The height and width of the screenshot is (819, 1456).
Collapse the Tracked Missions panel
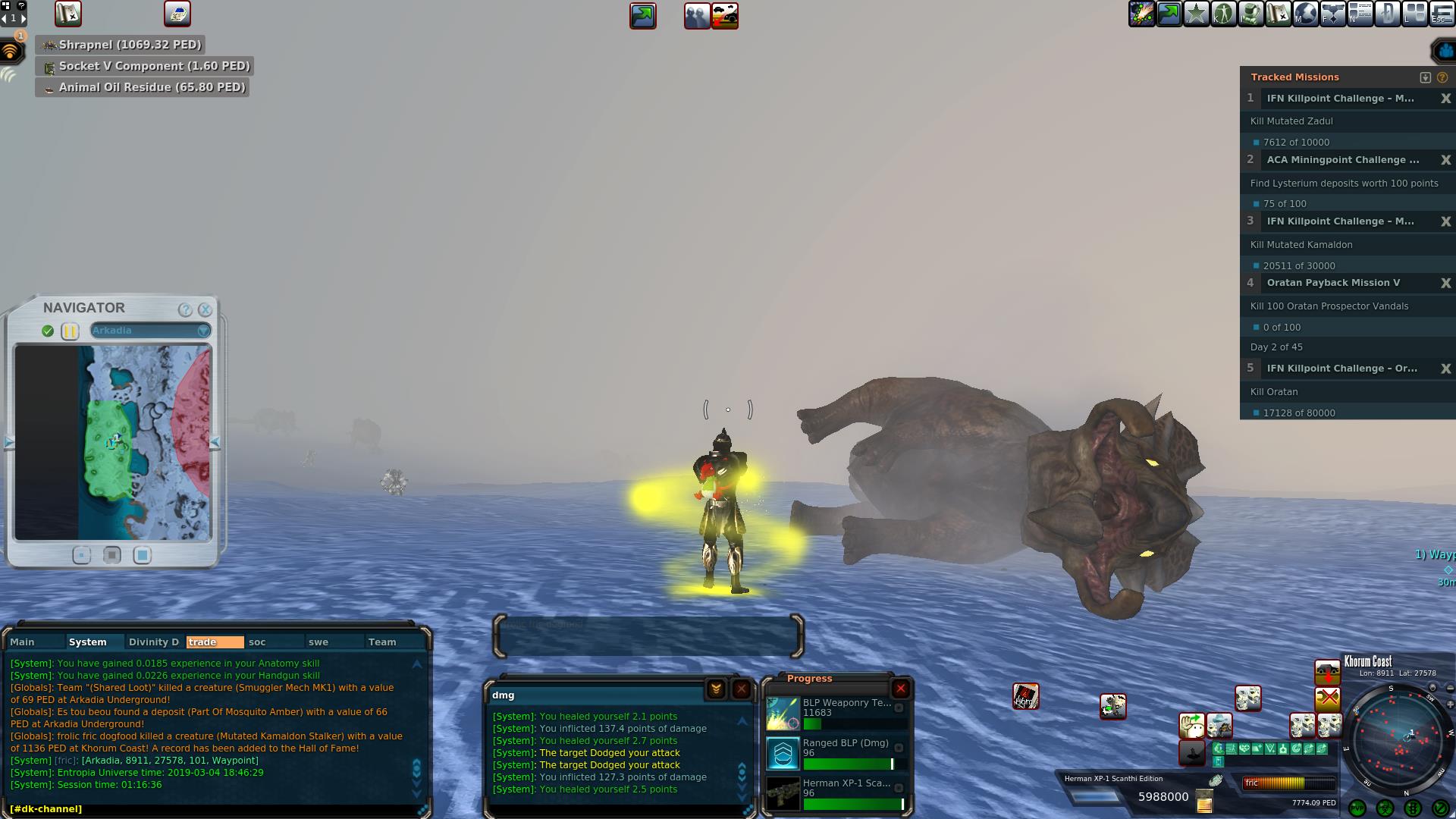pyautogui.click(x=1425, y=77)
